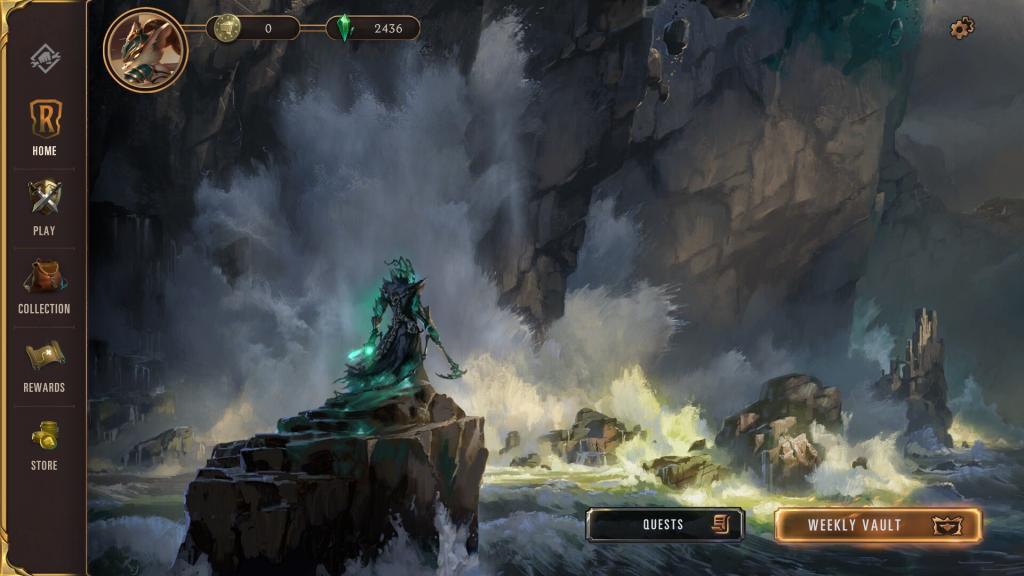The width and height of the screenshot is (1024, 576).
Task: Go to the Play section
Action: pos(44,206)
